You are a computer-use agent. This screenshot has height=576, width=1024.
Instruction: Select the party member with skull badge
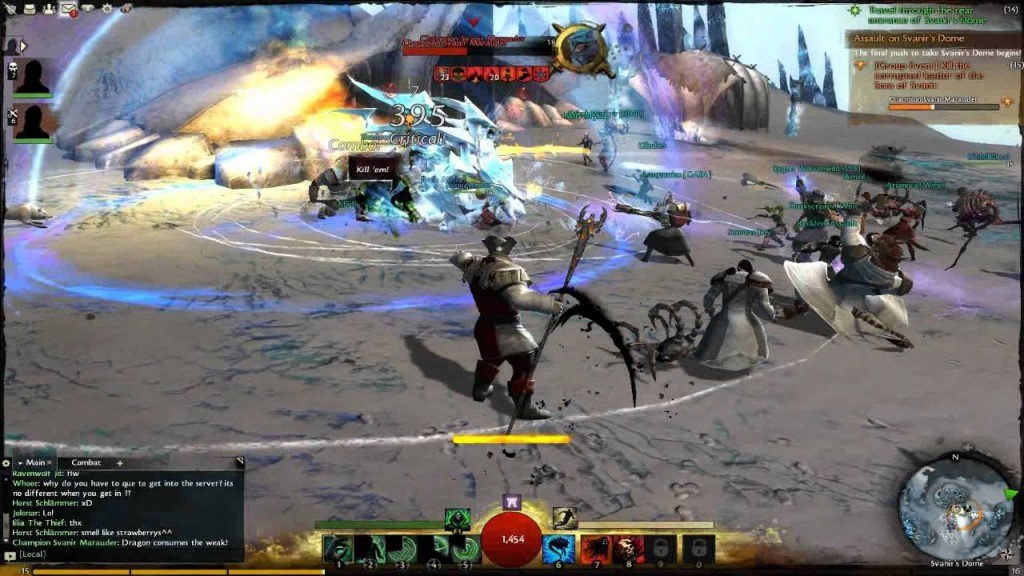pos(33,77)
